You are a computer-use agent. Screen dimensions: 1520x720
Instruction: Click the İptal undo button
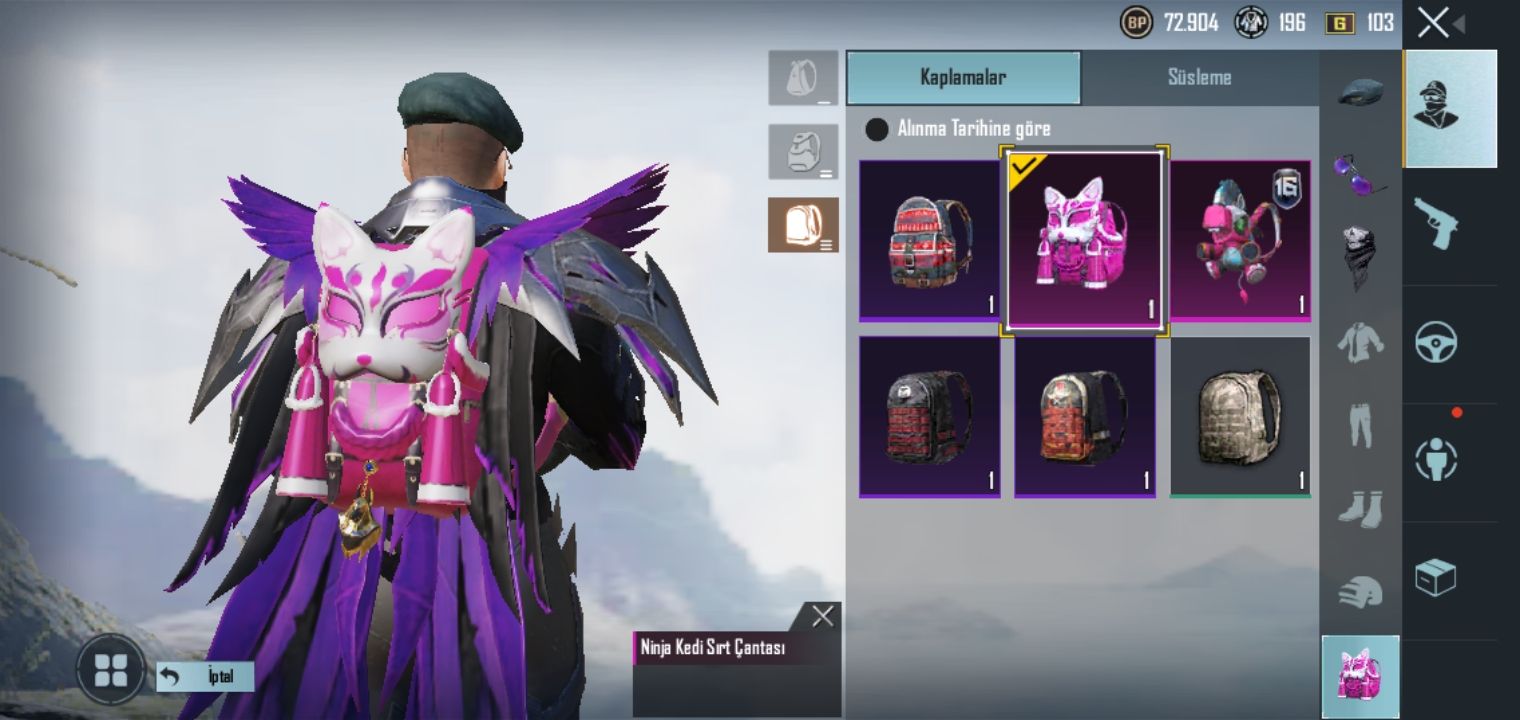point(205,677)
